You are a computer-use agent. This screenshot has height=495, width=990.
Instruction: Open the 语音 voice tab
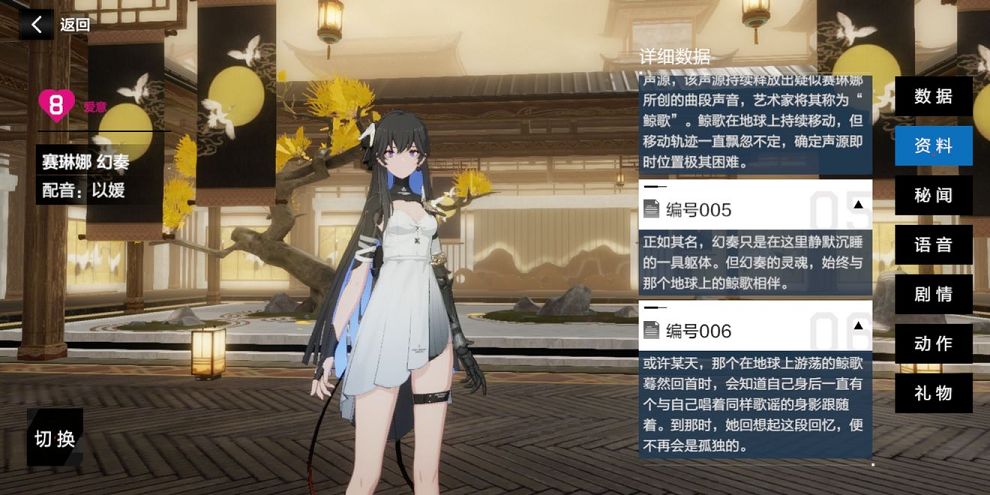click(933, 245)
